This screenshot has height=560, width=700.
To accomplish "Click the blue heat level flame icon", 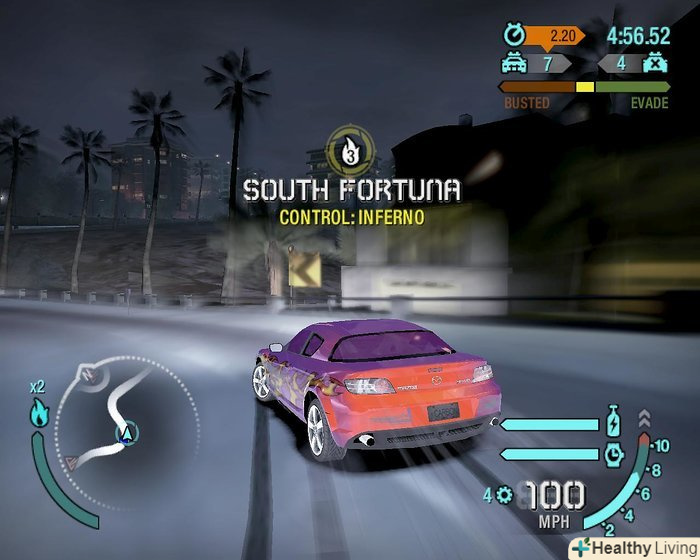I will pyautogui.click(x=40, y=412).
